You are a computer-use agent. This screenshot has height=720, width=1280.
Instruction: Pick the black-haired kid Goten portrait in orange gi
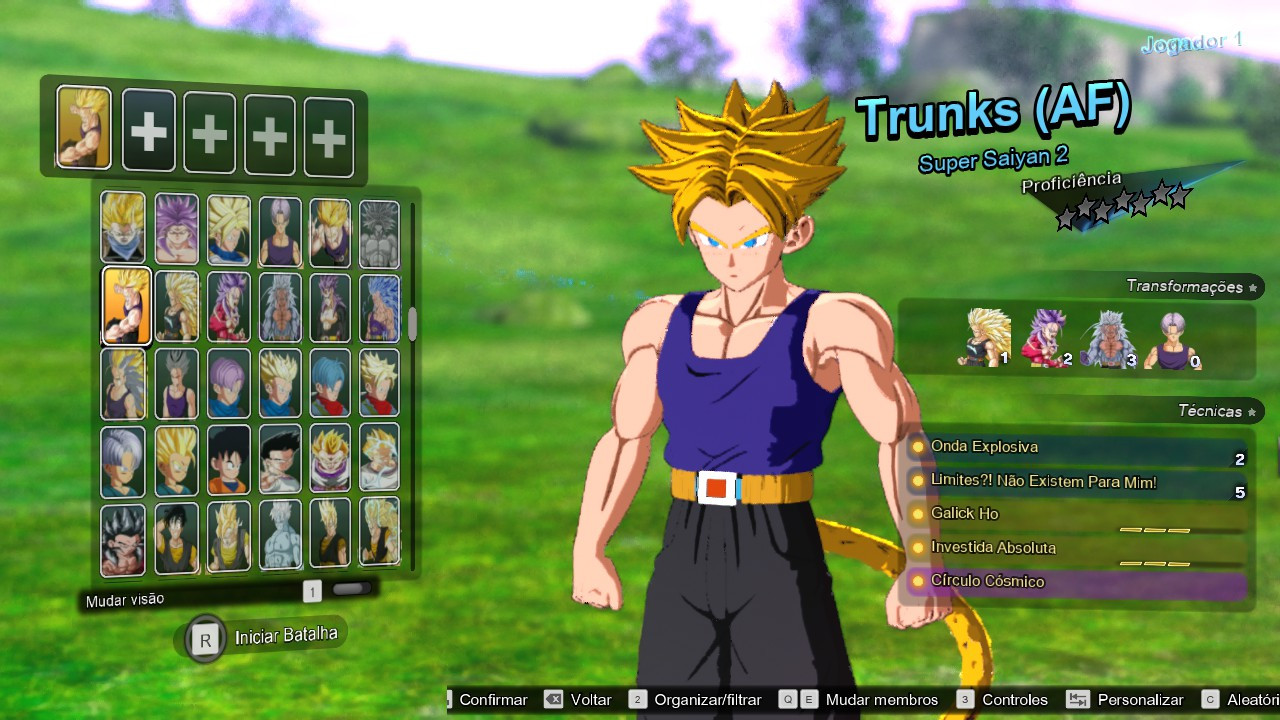(228, 460)
